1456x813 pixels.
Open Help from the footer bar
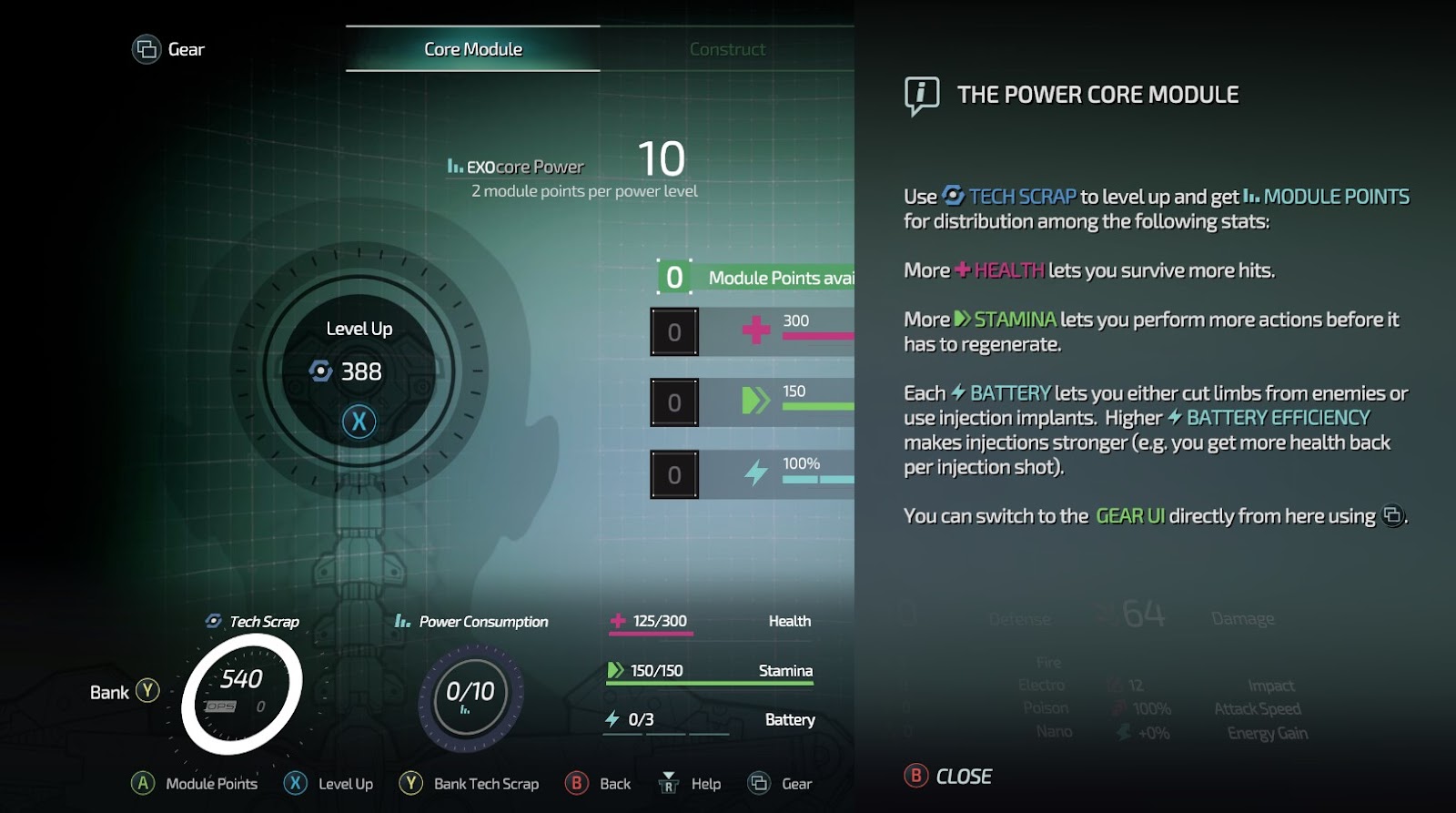point(690,784)
